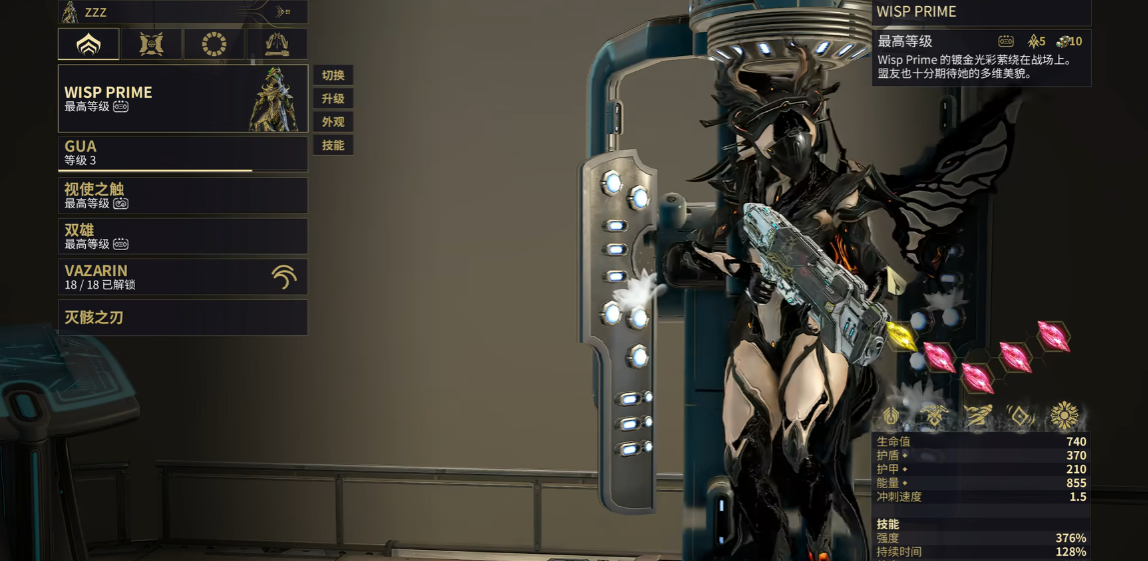Viewport: 1148px width, 561px height.
Task: Click the sunburst ability icon
Action: point(1064,416)
